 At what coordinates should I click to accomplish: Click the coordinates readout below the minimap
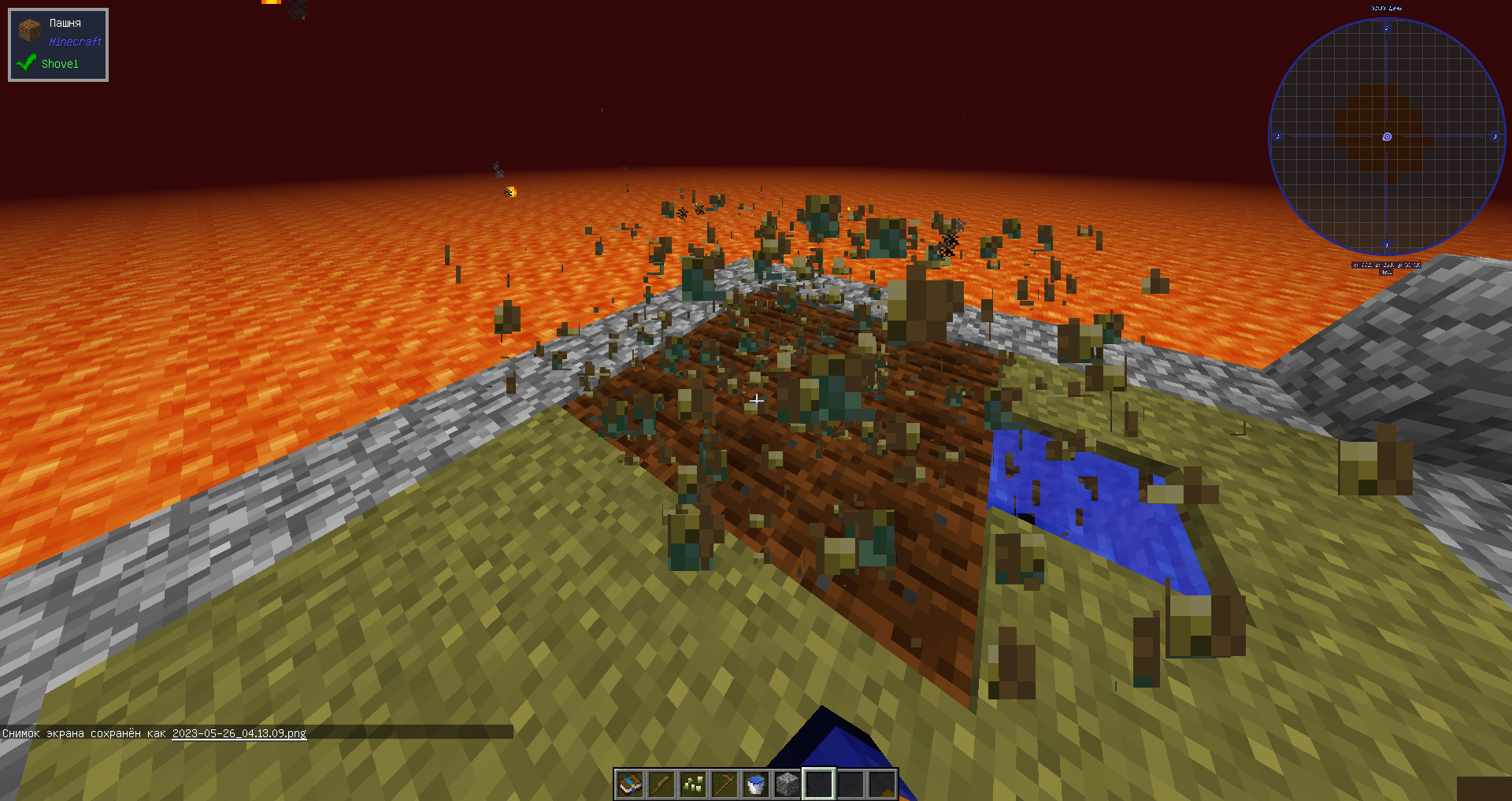pyautogui.click(x=1386, y=265)
